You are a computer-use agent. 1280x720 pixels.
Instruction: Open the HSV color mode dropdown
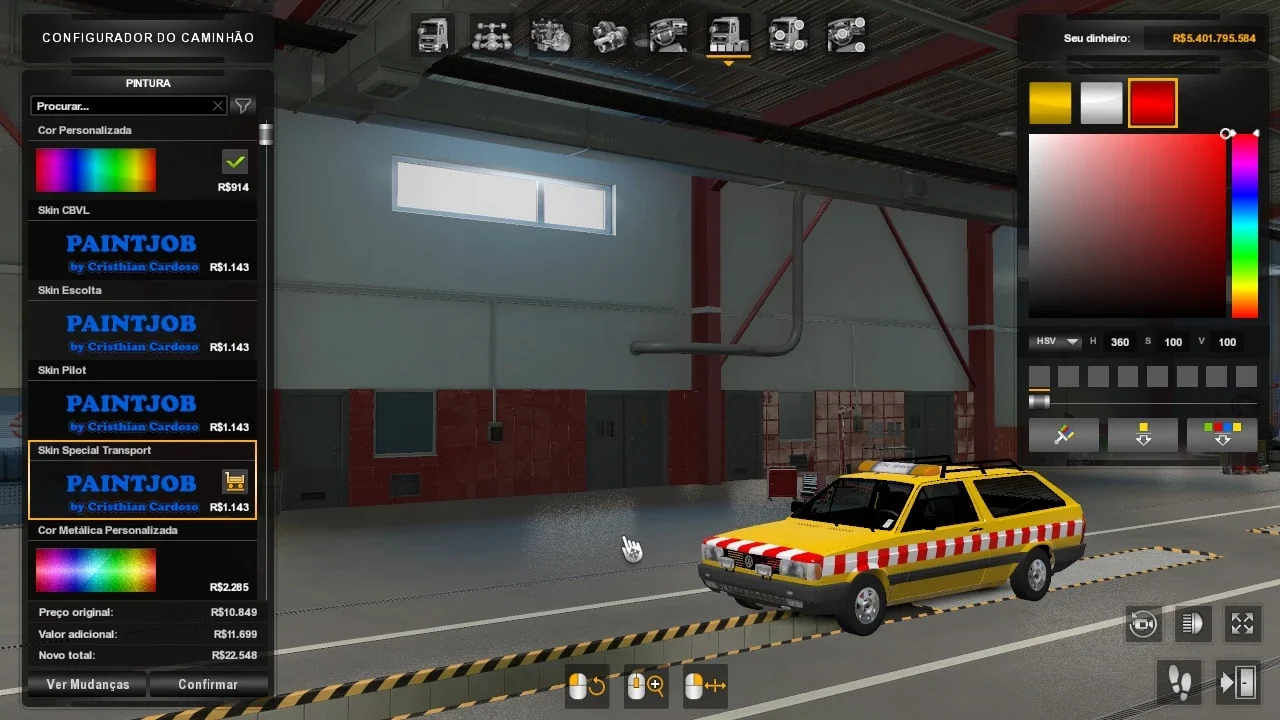click(x=1053, y=341)
